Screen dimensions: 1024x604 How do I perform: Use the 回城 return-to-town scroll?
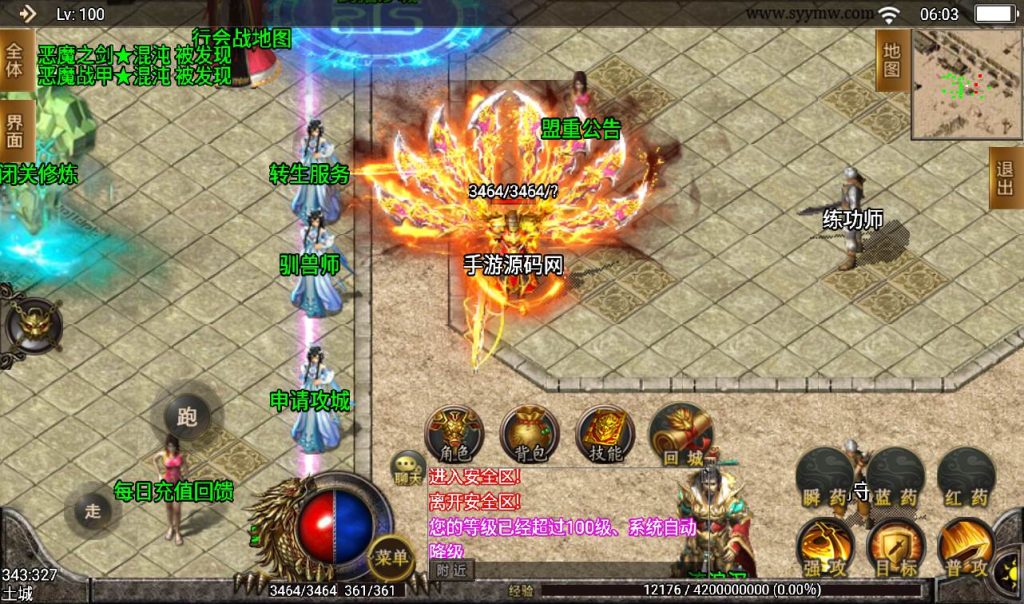click(x=680, y=433)
